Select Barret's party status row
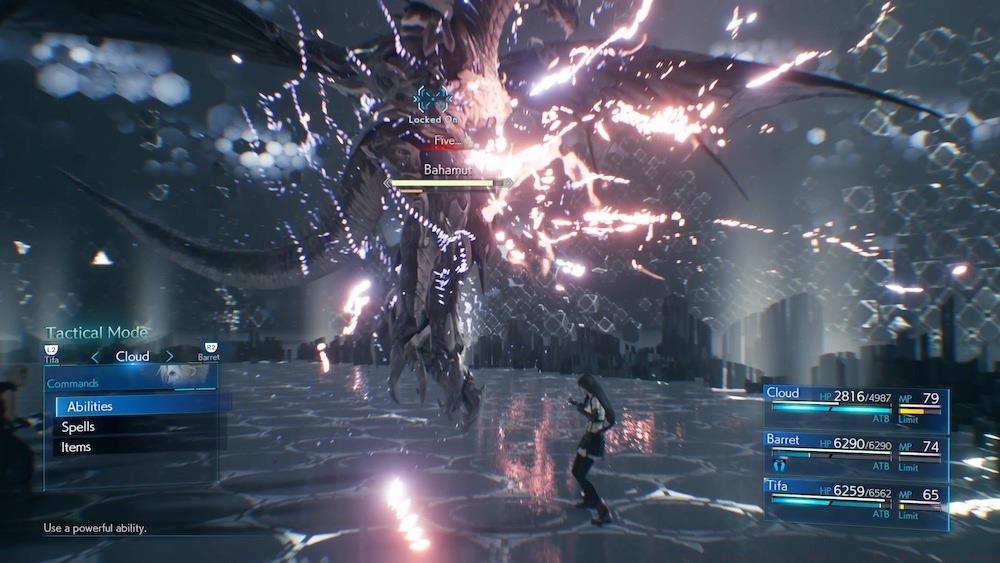Screen dimensions: 1000x563 tap(855, 453)
